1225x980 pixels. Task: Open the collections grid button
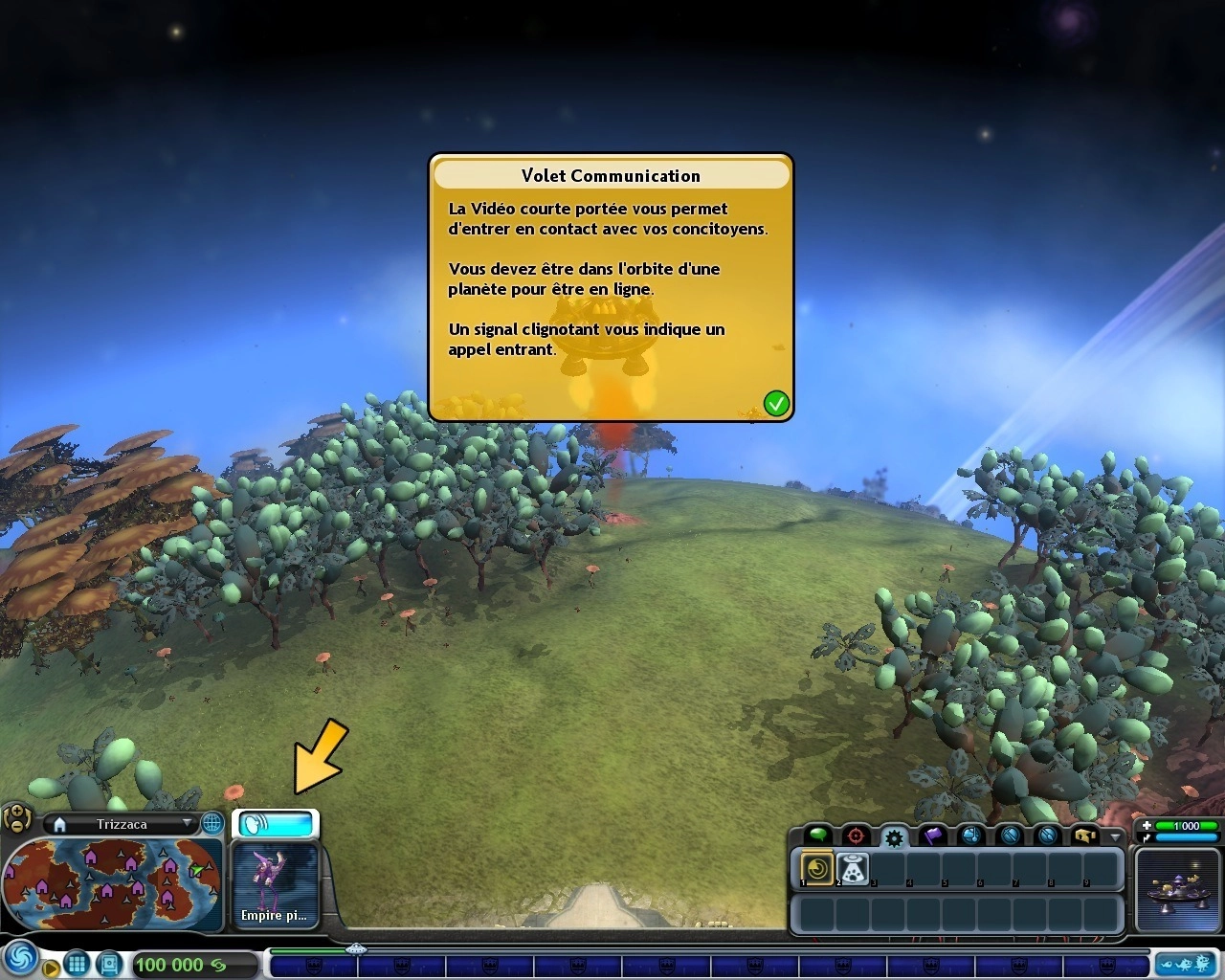coord(77,964)
